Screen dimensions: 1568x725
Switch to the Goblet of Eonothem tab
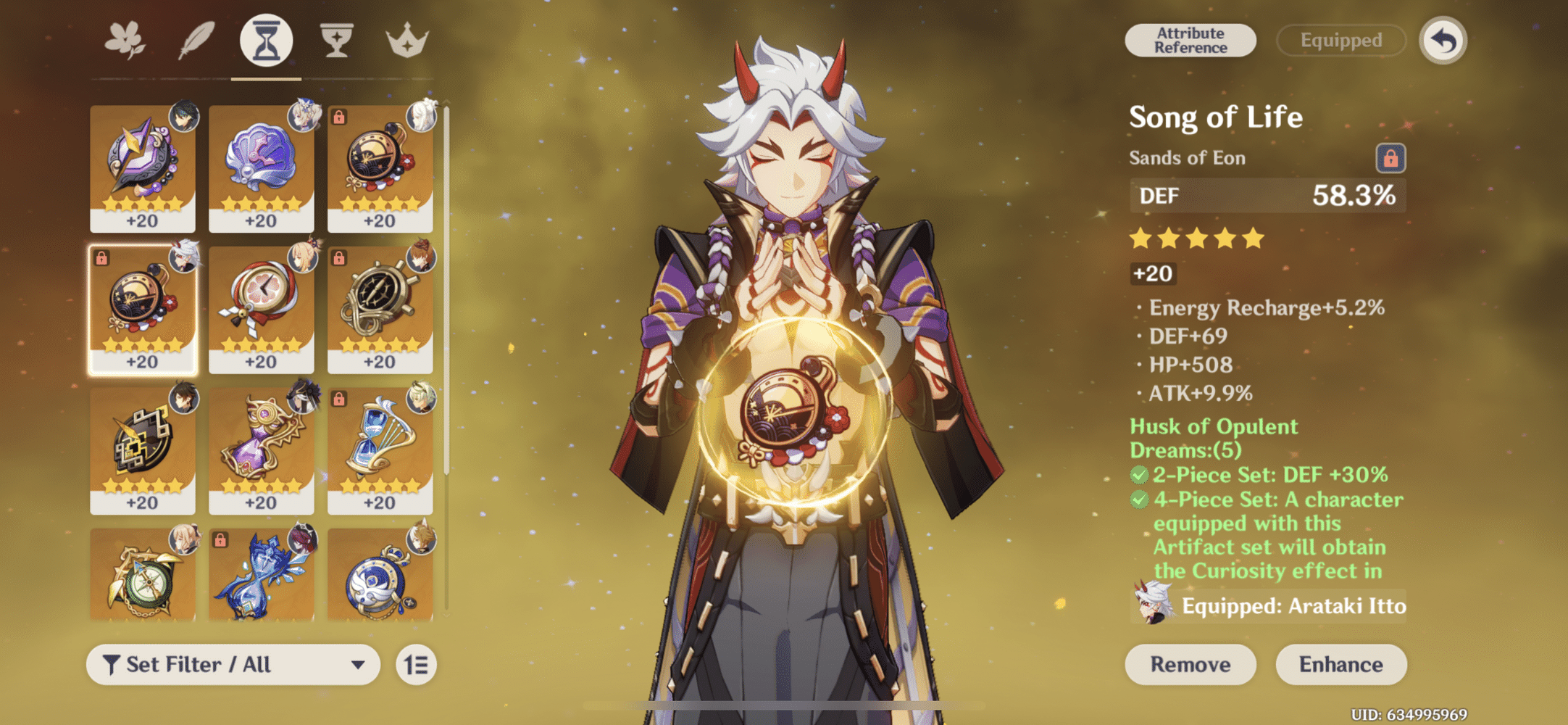point(335,42)
